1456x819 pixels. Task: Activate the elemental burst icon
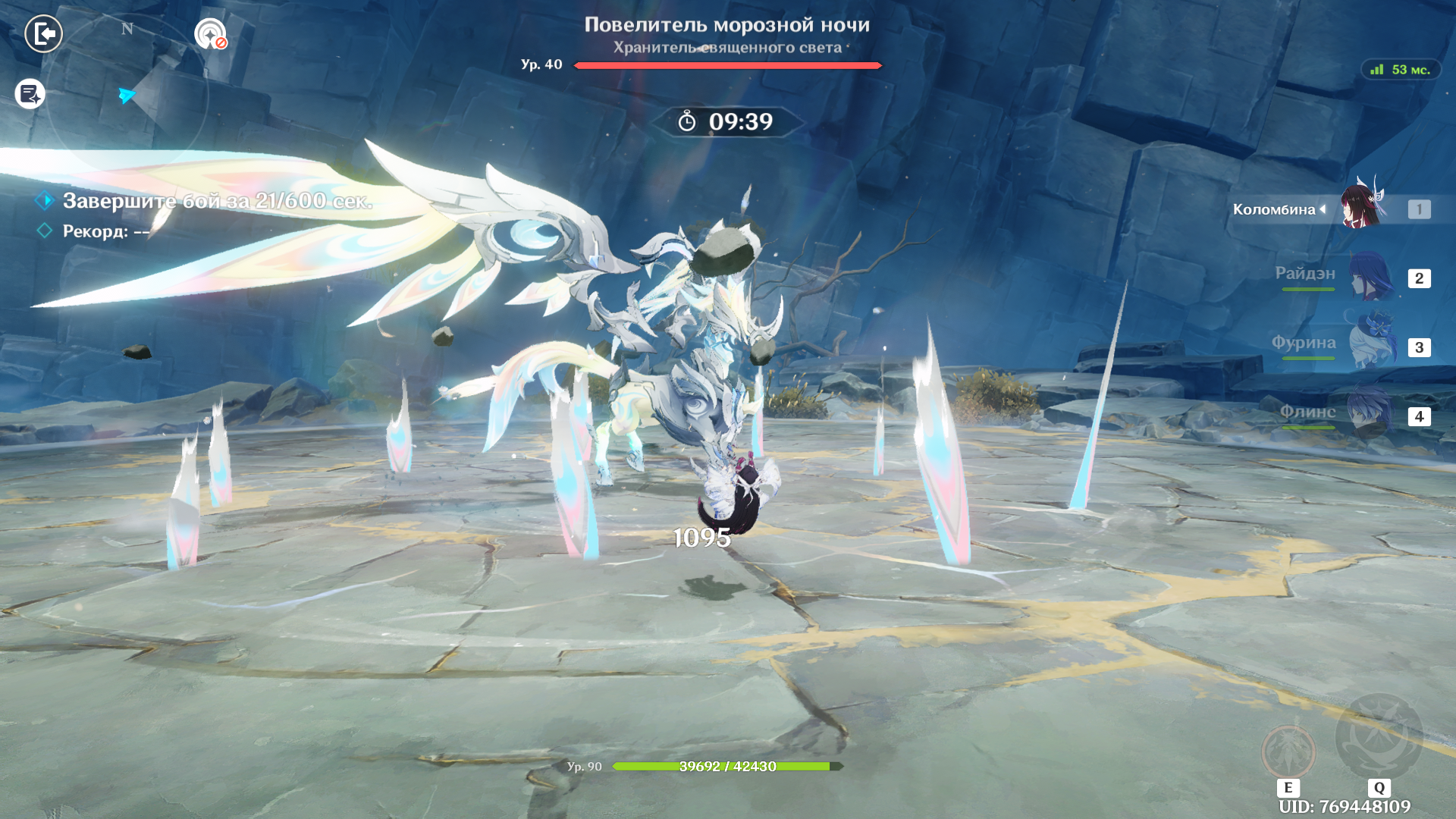point(1378,737)
